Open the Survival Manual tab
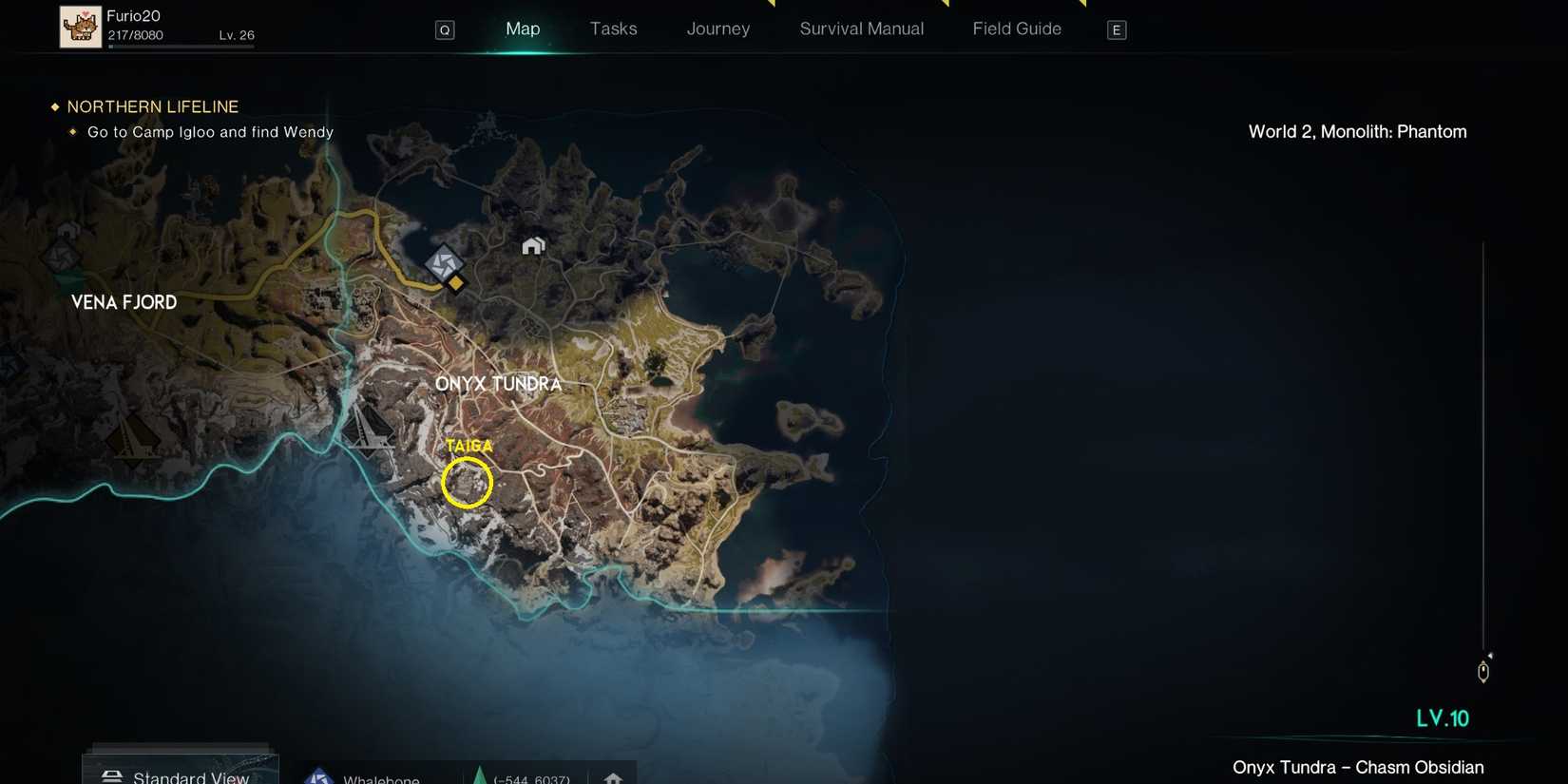This screenshot has height=784, width=1568. (860, 29)
